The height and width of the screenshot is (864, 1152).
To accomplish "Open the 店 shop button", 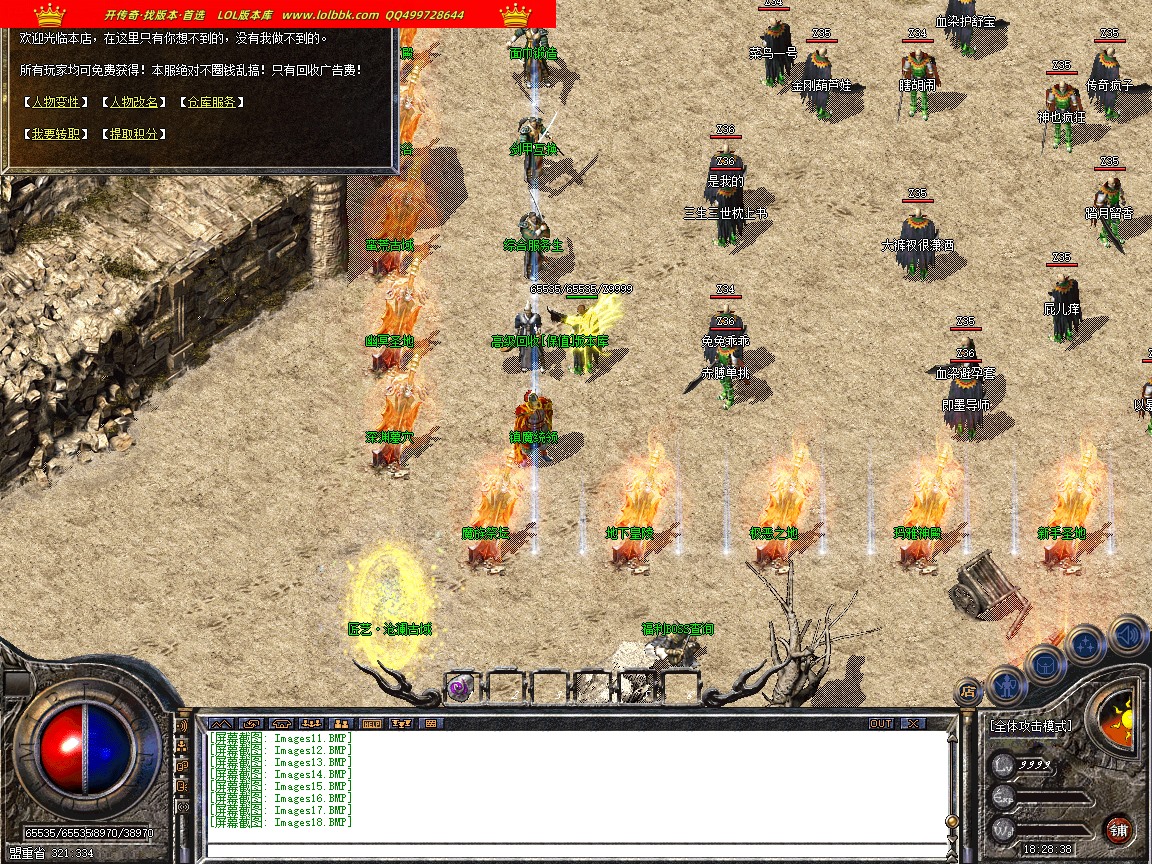I will pyautogui.click(x=967, y=690).
